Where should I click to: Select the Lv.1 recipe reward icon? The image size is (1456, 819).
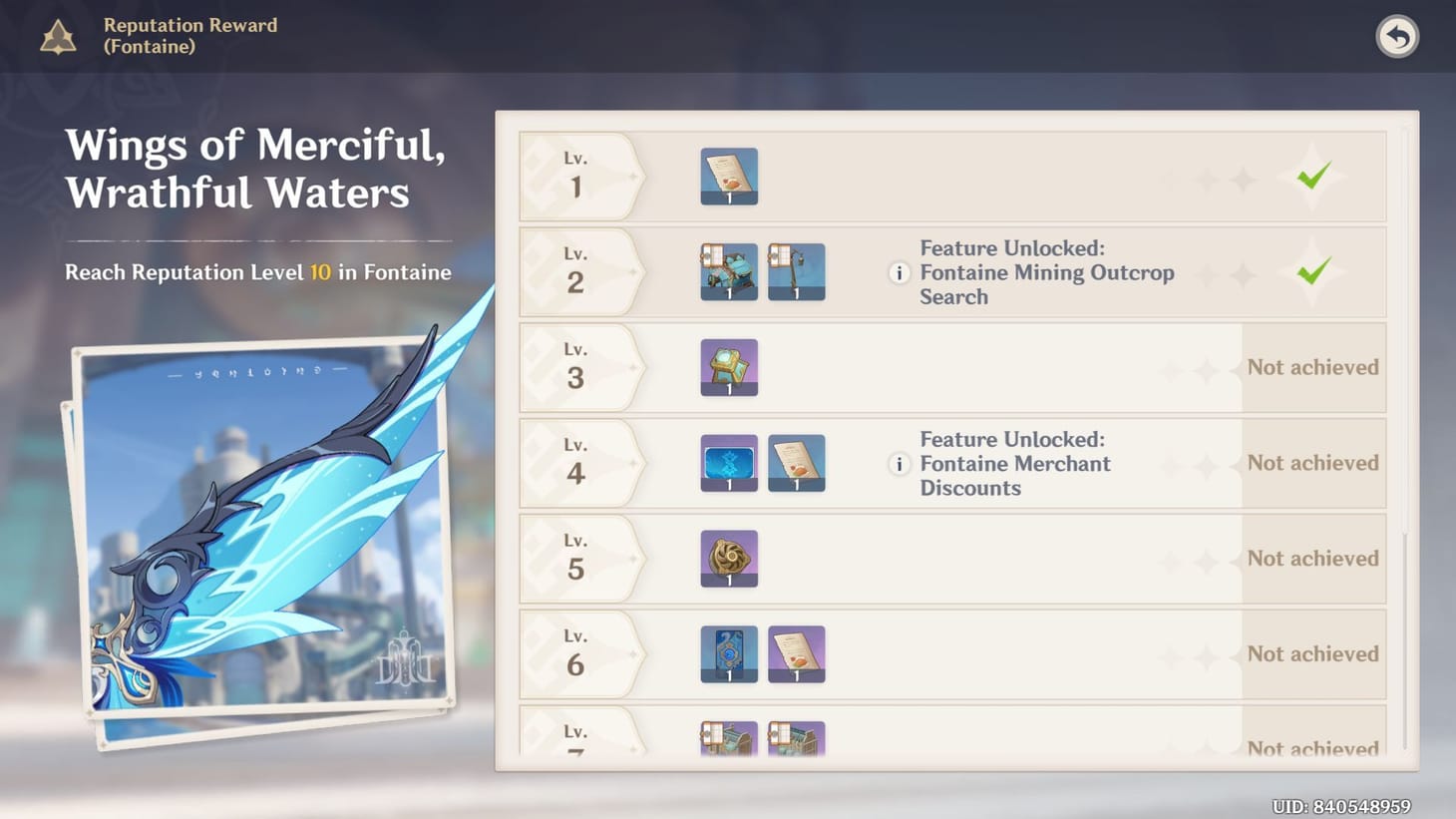pyautogui.click(x=729, y=176)
